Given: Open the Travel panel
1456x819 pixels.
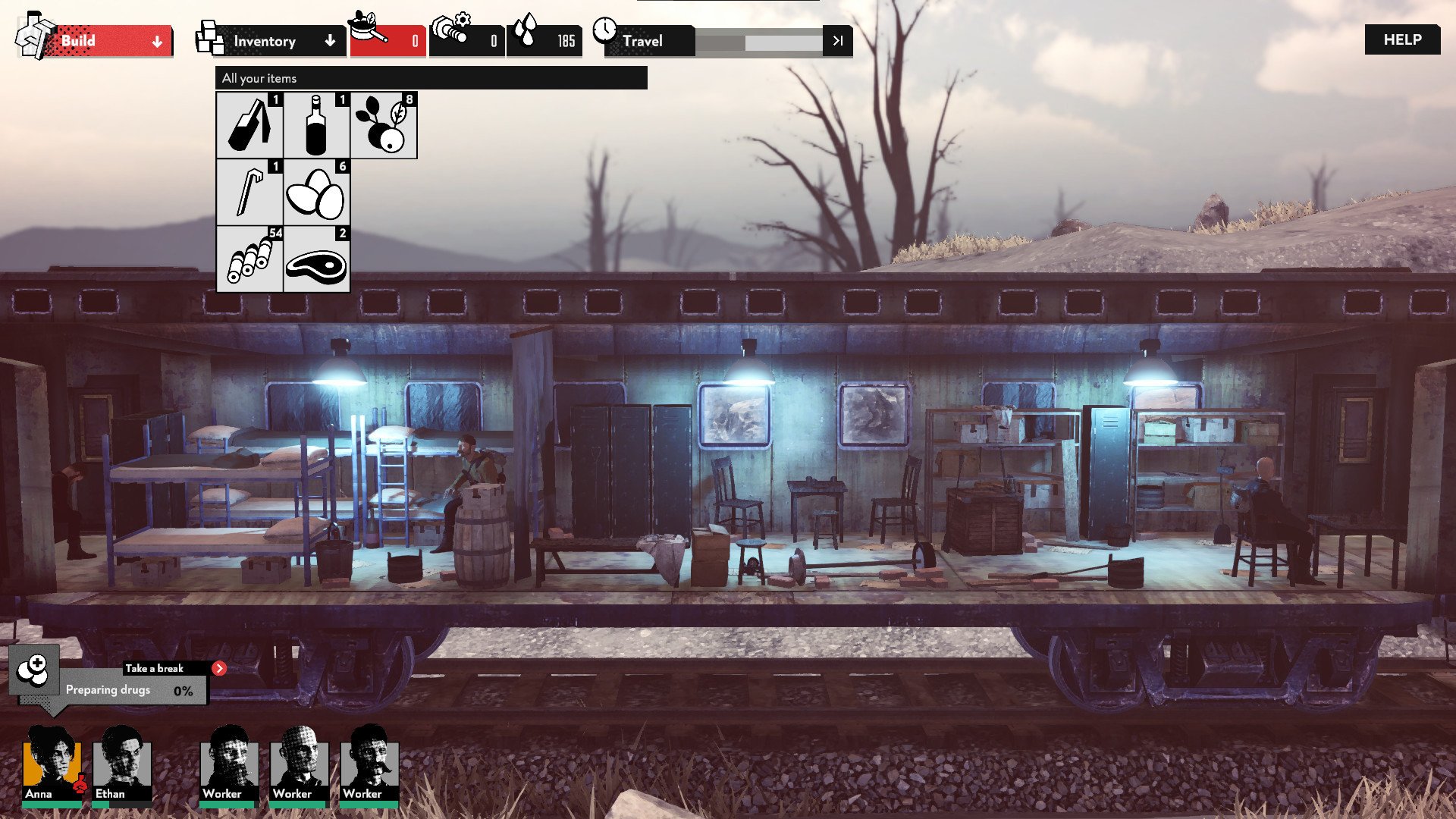Looking at the screenshot, I should click(x=645, y=41).
